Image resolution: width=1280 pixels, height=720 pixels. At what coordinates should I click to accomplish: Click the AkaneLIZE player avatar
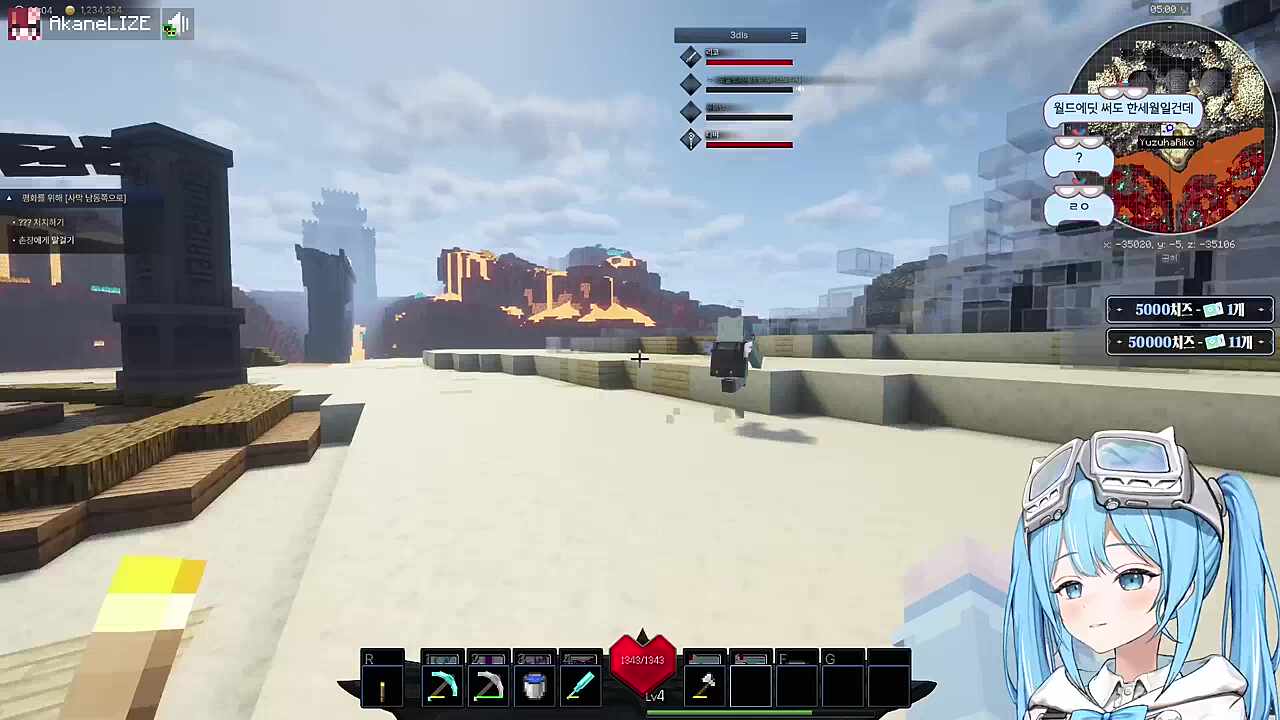coord(25,23)
